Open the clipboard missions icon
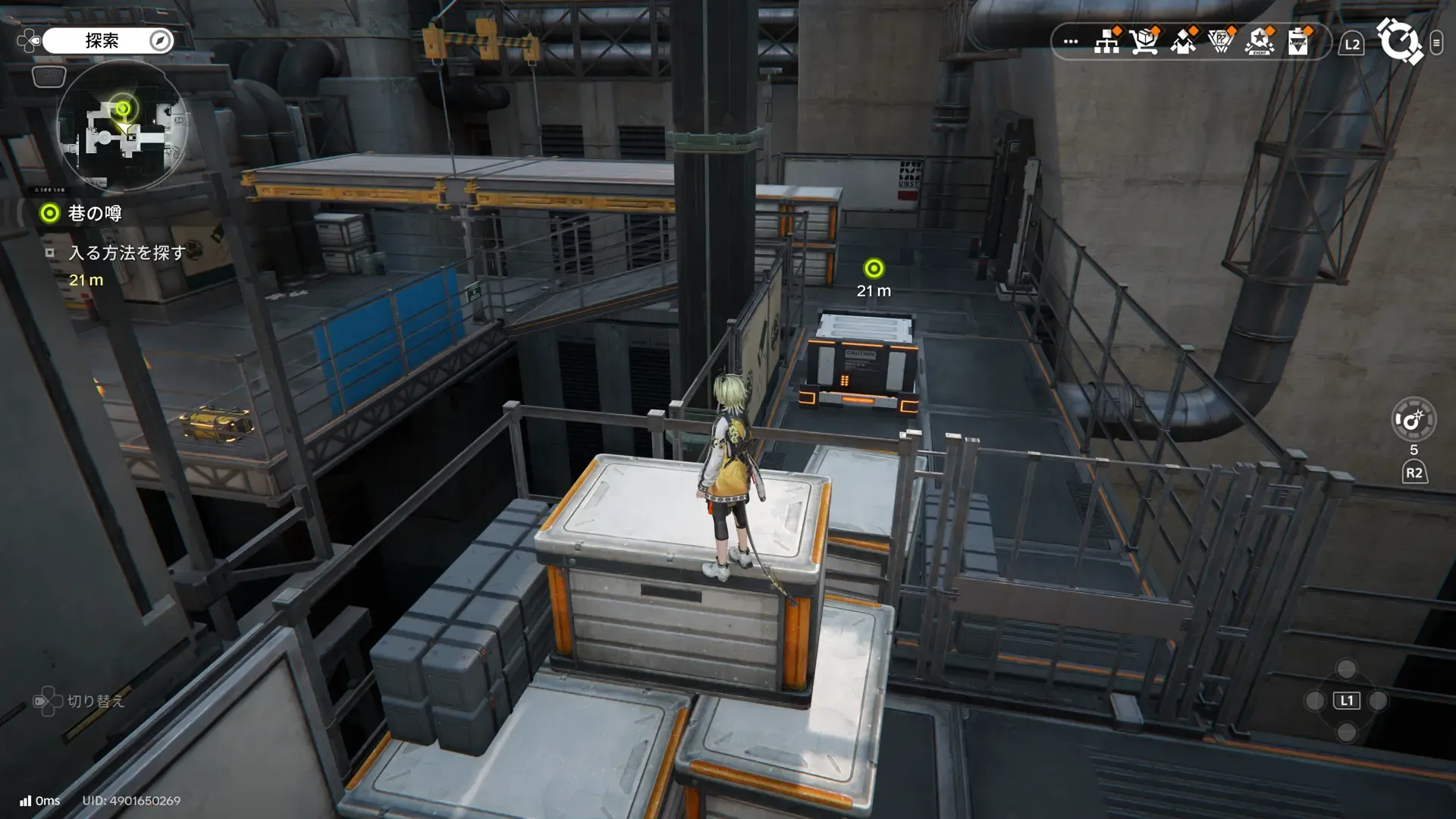 point(1298,42)
